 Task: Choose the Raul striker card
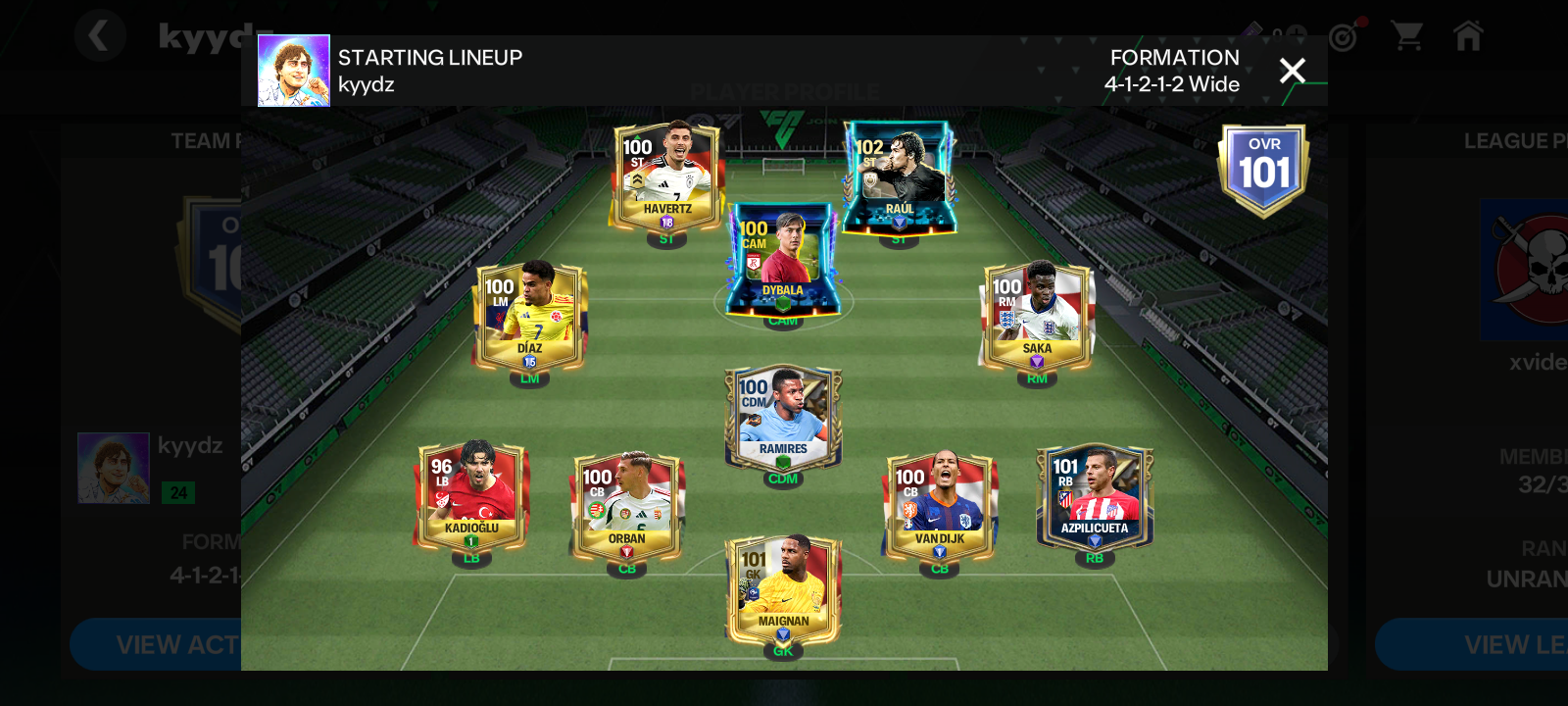tap(899, 176)
